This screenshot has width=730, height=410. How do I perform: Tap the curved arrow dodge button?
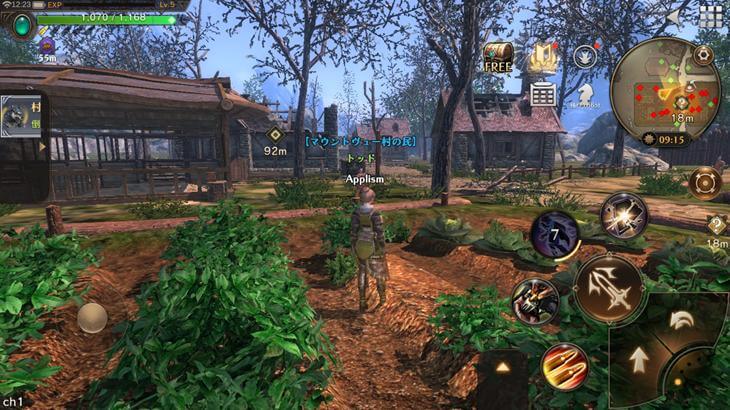click(682, 319)
